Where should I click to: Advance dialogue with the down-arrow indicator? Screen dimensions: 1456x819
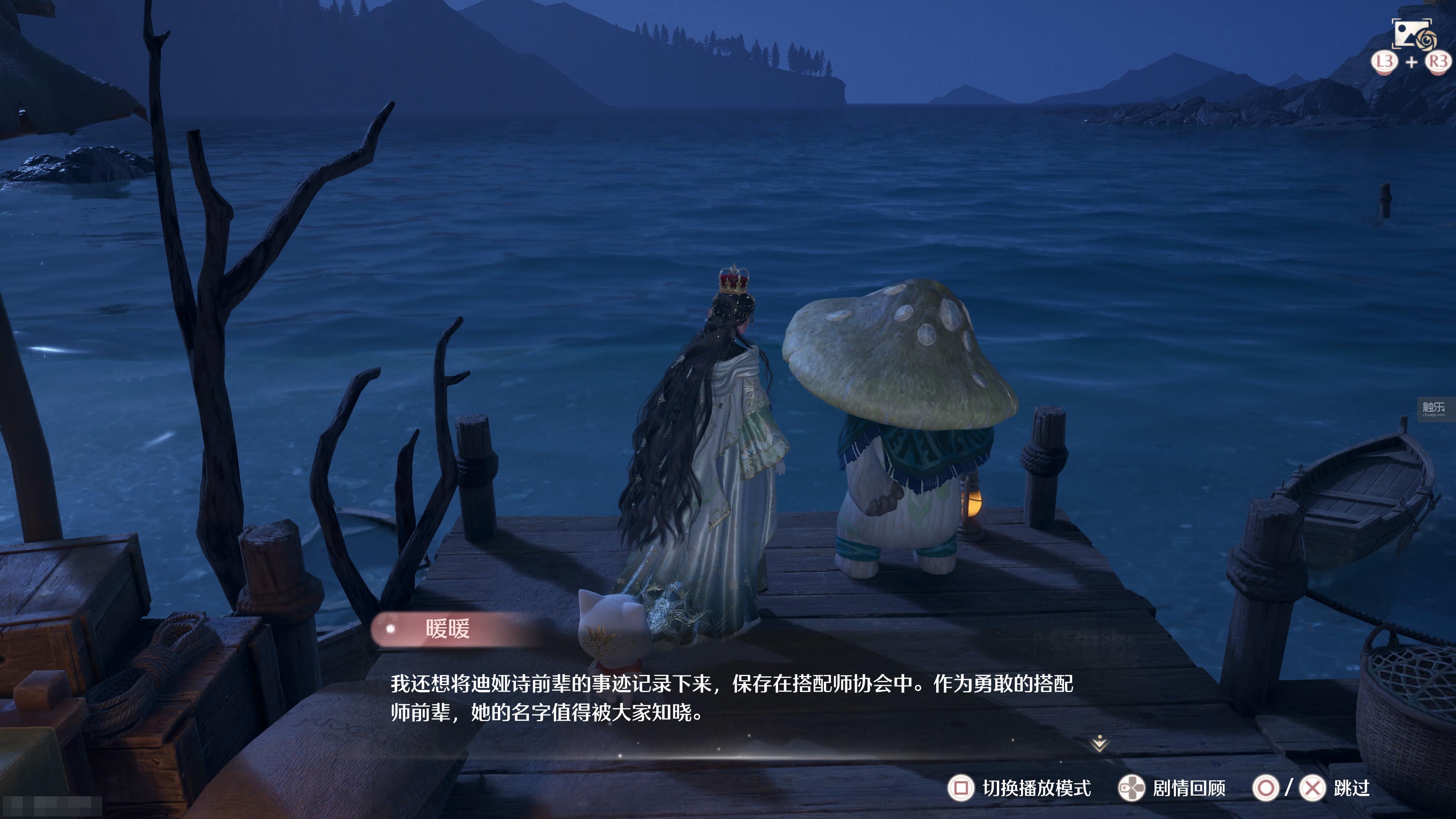pyautogui.click(x=1099, y=744)
